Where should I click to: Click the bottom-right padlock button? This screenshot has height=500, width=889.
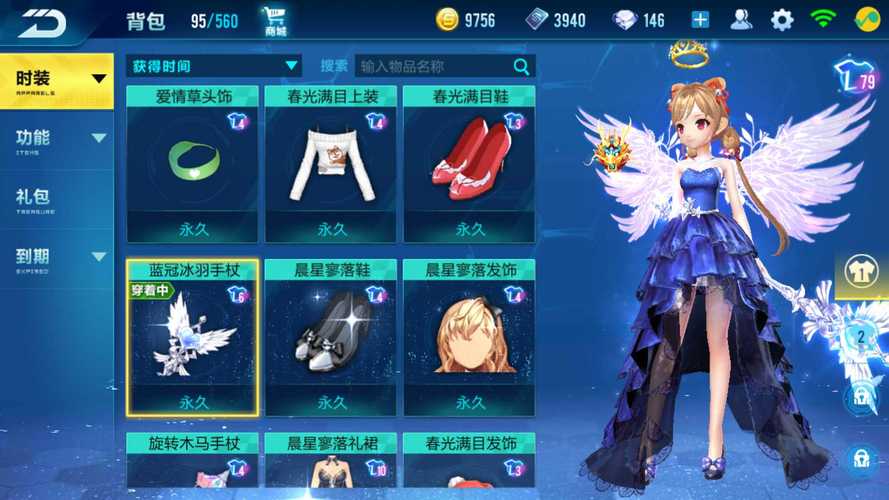pos(859,459)
